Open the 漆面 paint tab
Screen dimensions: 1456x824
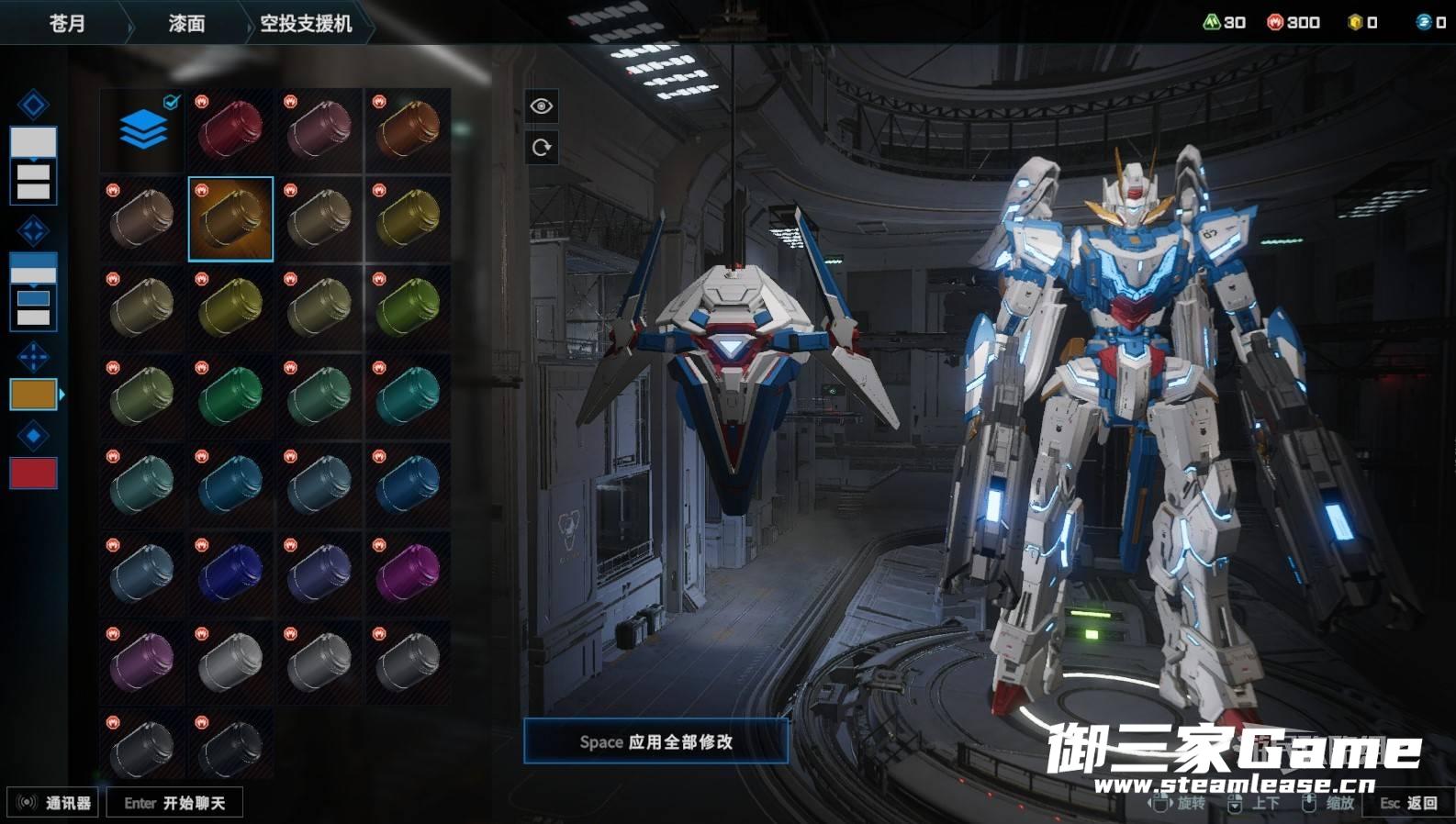pyautogui.click(x=186, y=23)
